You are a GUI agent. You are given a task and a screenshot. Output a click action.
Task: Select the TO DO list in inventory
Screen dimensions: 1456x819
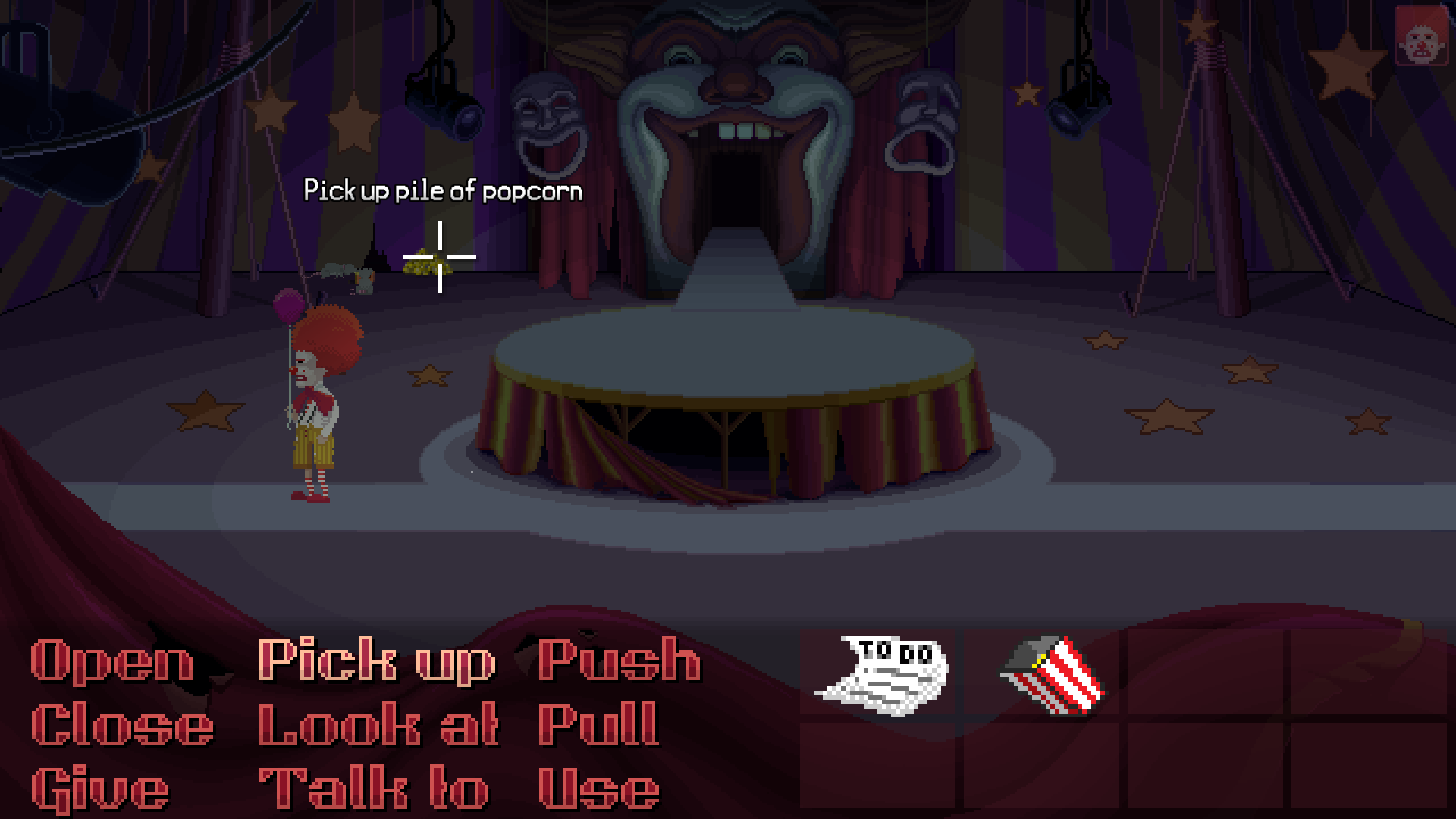tap(883, 675)
